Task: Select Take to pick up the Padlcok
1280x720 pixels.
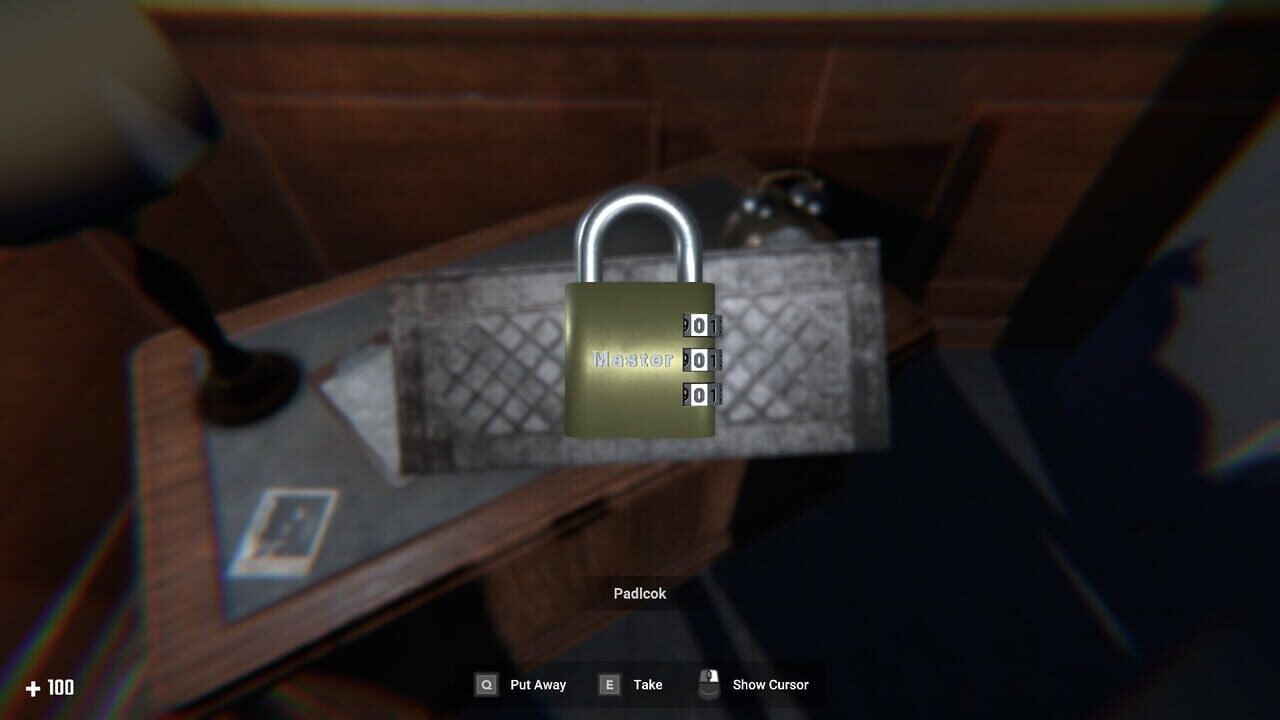Action: 647,685
